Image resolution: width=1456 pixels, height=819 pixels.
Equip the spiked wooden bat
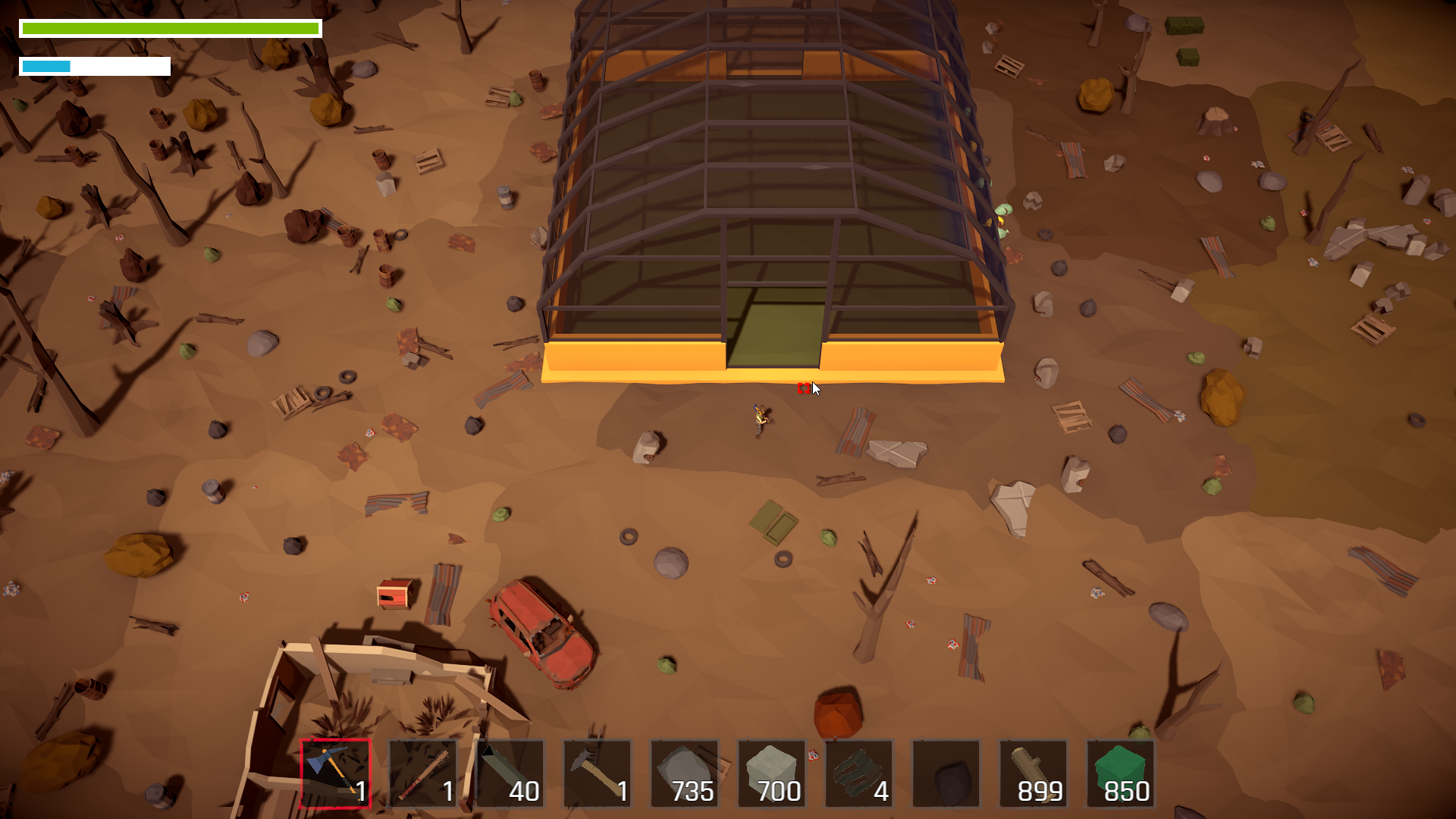point(423,773)
